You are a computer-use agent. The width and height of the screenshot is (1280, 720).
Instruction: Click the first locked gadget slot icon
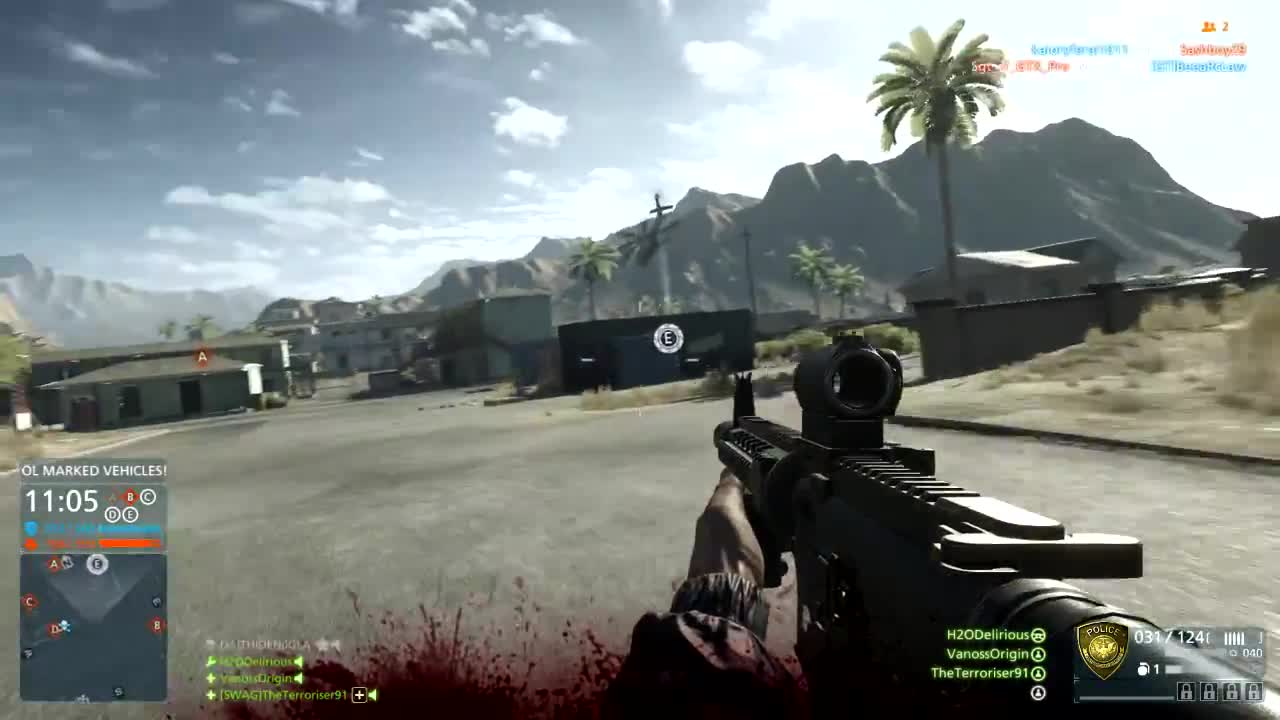click(x=1187, y=692)
